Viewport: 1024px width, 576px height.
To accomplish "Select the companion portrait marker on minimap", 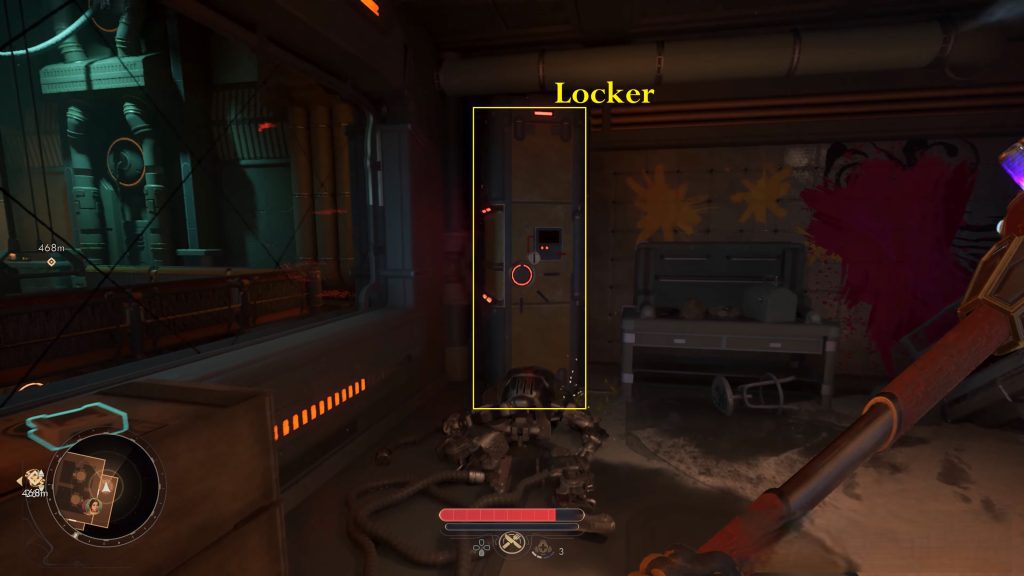I will 92,508.
